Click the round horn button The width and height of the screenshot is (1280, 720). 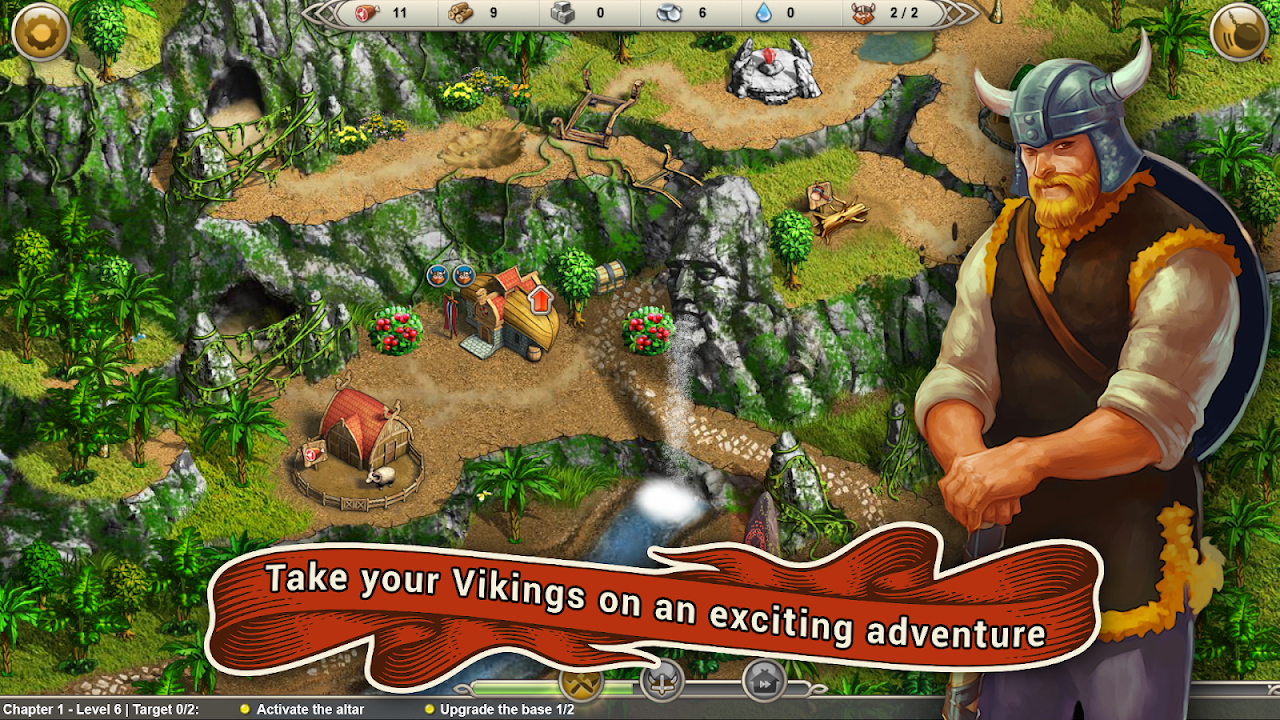1239,33
